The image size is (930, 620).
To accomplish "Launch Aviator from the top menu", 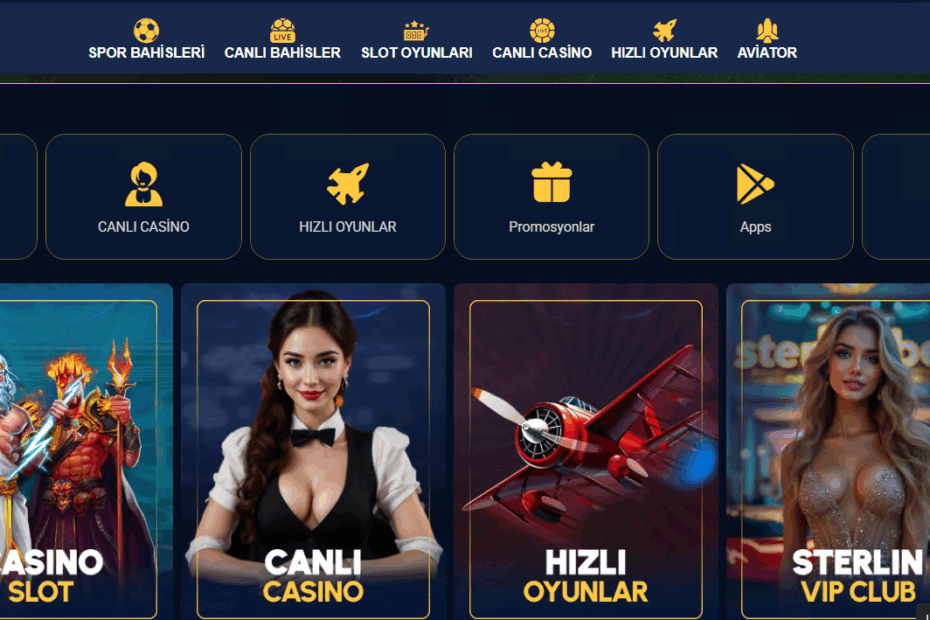I will (x=767, y=41).
